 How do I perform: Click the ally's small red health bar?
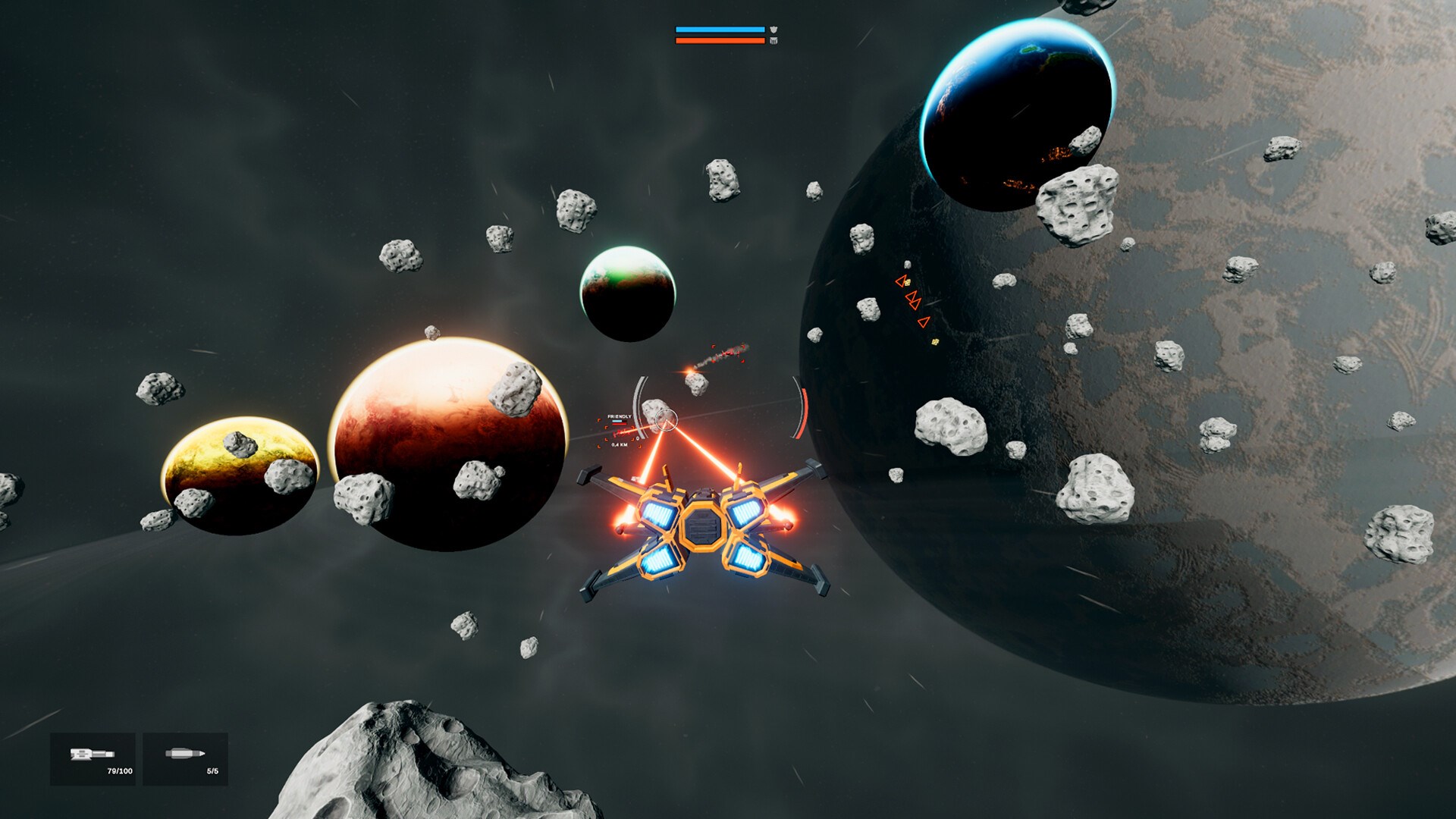click(620, 424)
